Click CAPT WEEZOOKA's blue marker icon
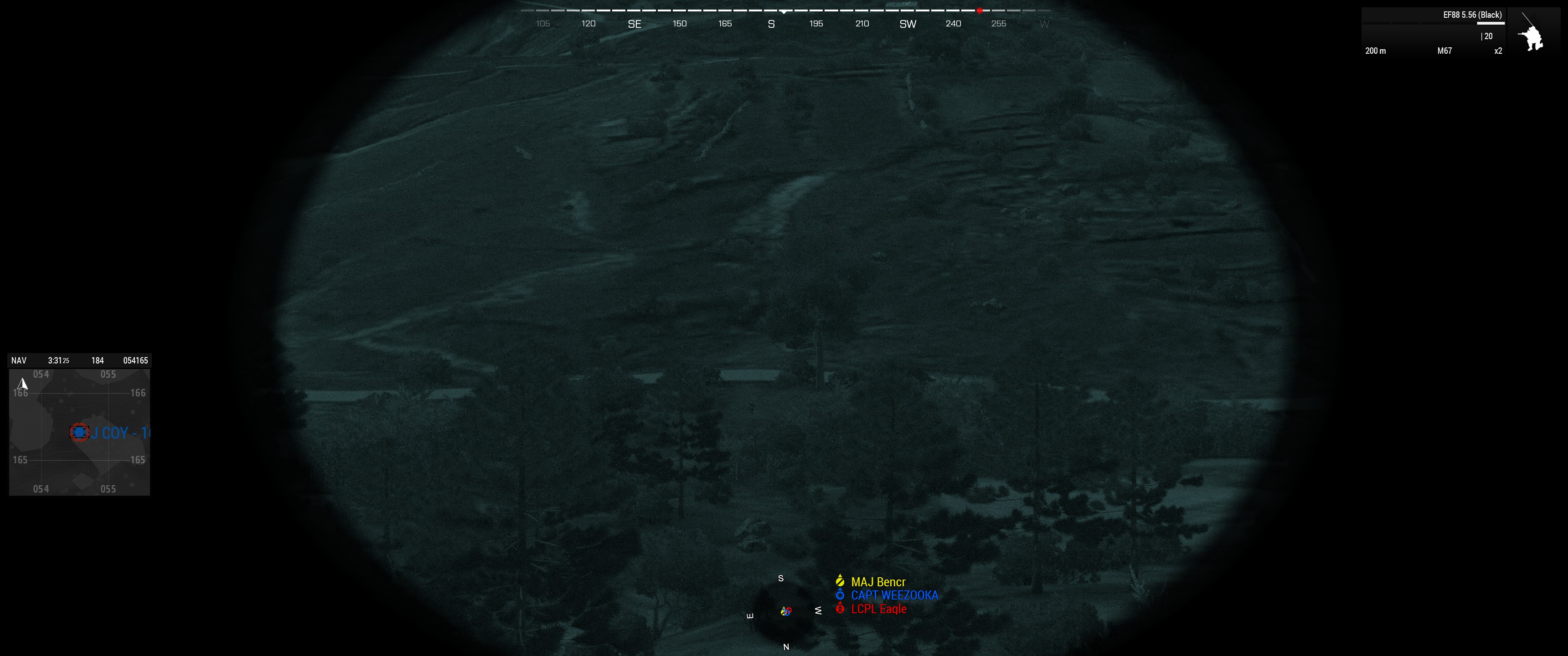The image size is (1568, 656). [x=840, y=595]
